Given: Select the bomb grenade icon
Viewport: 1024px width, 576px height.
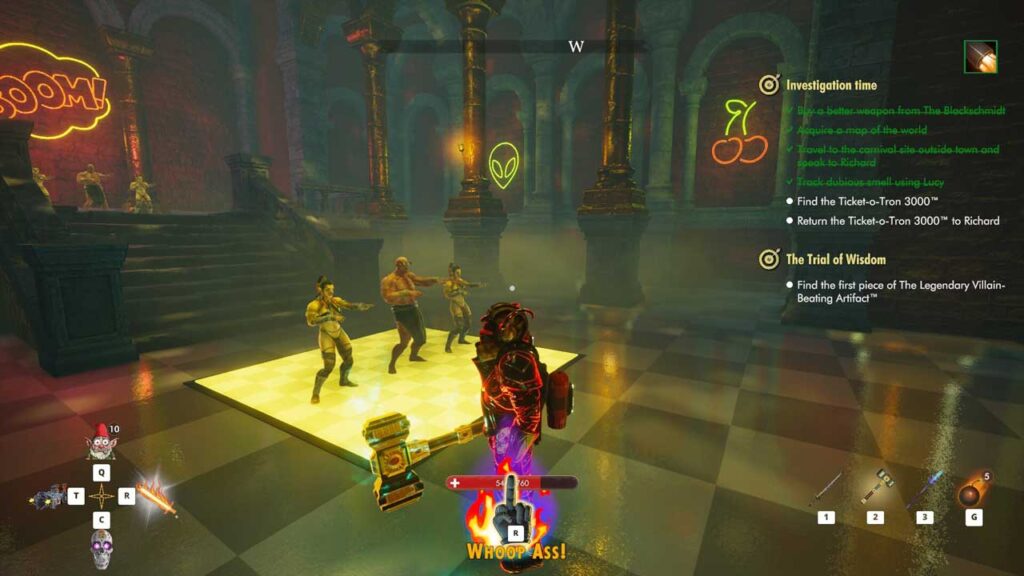Looking at the screenshot, I should pyautogui.click(x=973, y=493).
